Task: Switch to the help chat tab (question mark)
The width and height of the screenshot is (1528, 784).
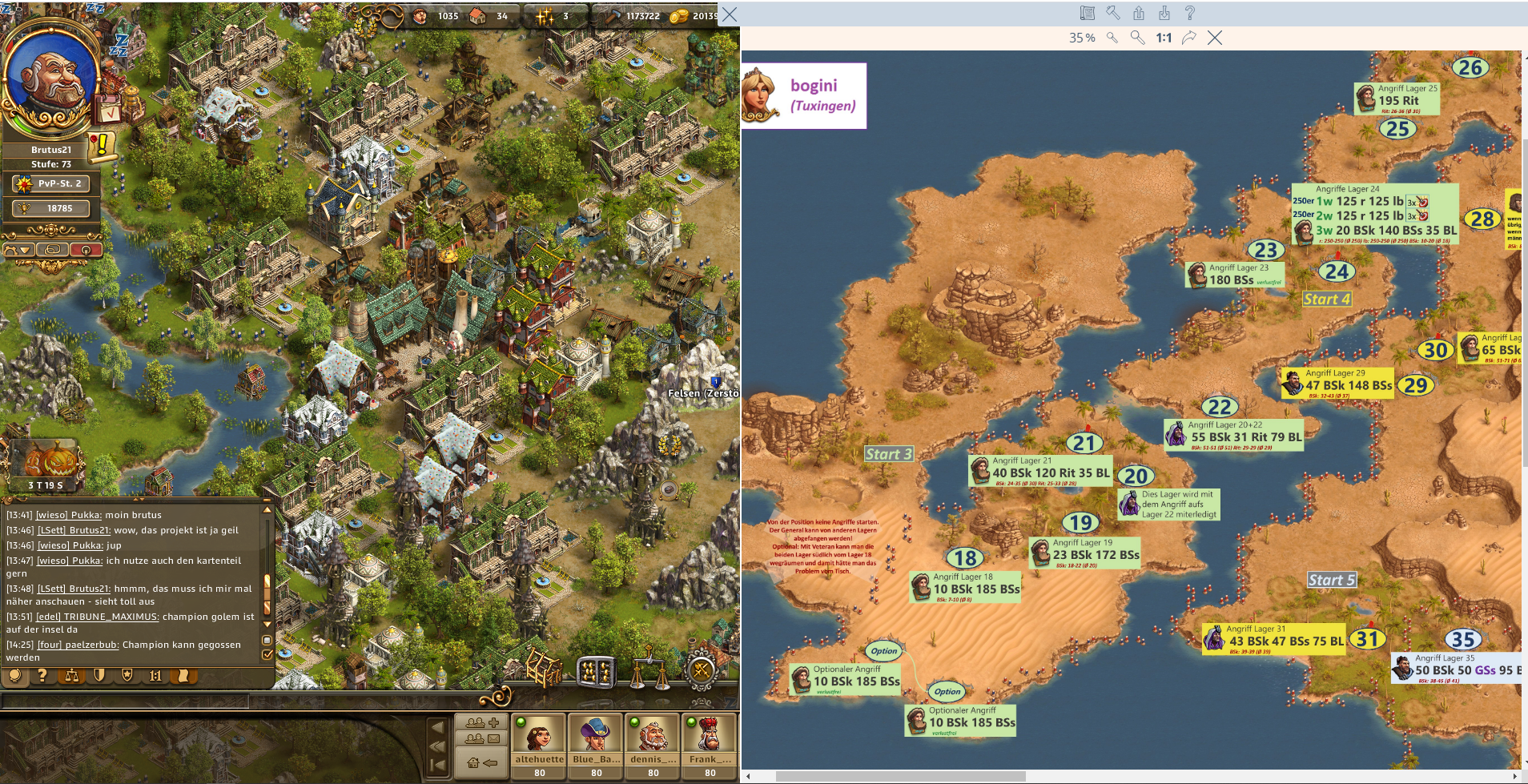Action: point(42,676)
